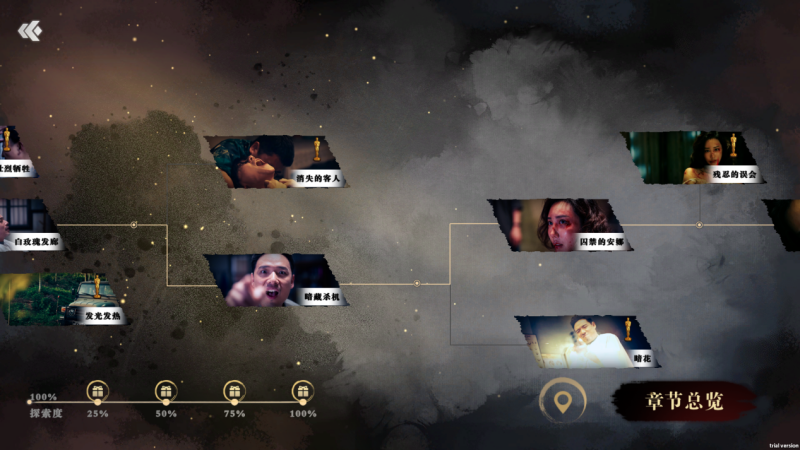Open the 暗花 story node

click(x=590, y=341)
